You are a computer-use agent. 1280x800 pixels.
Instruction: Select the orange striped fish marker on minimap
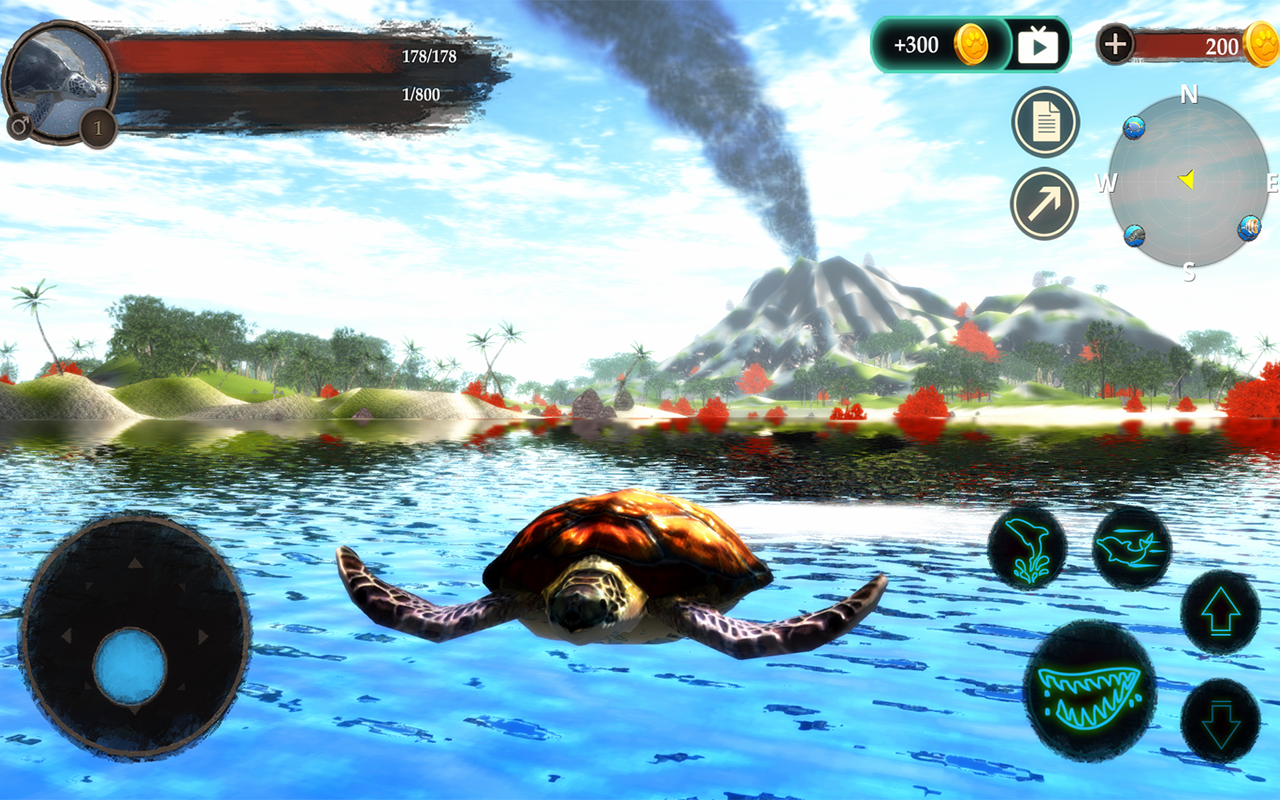tap(1249, 227)
